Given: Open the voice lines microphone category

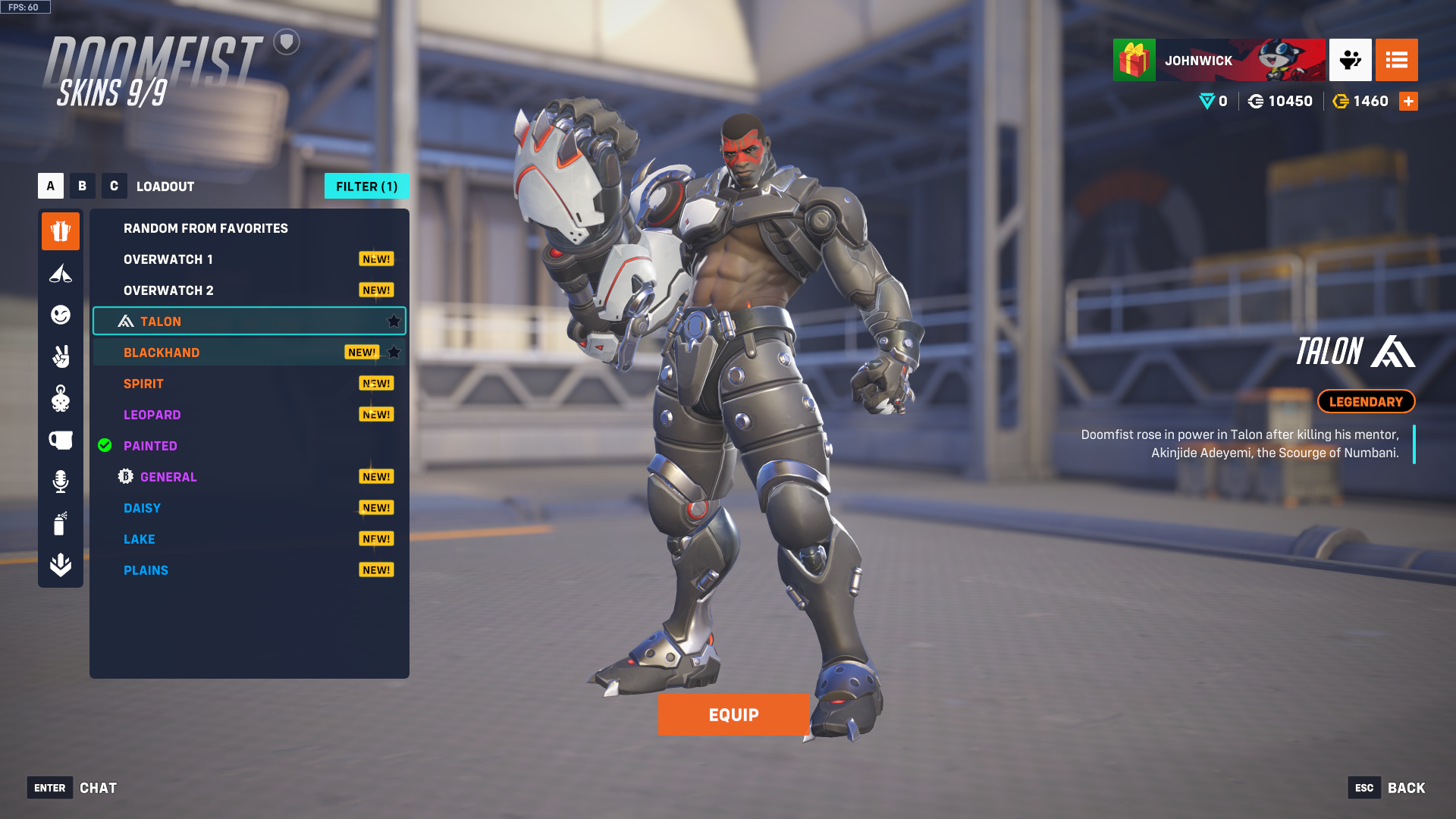Looking at the screenshot, I should [x=61, y=482].
